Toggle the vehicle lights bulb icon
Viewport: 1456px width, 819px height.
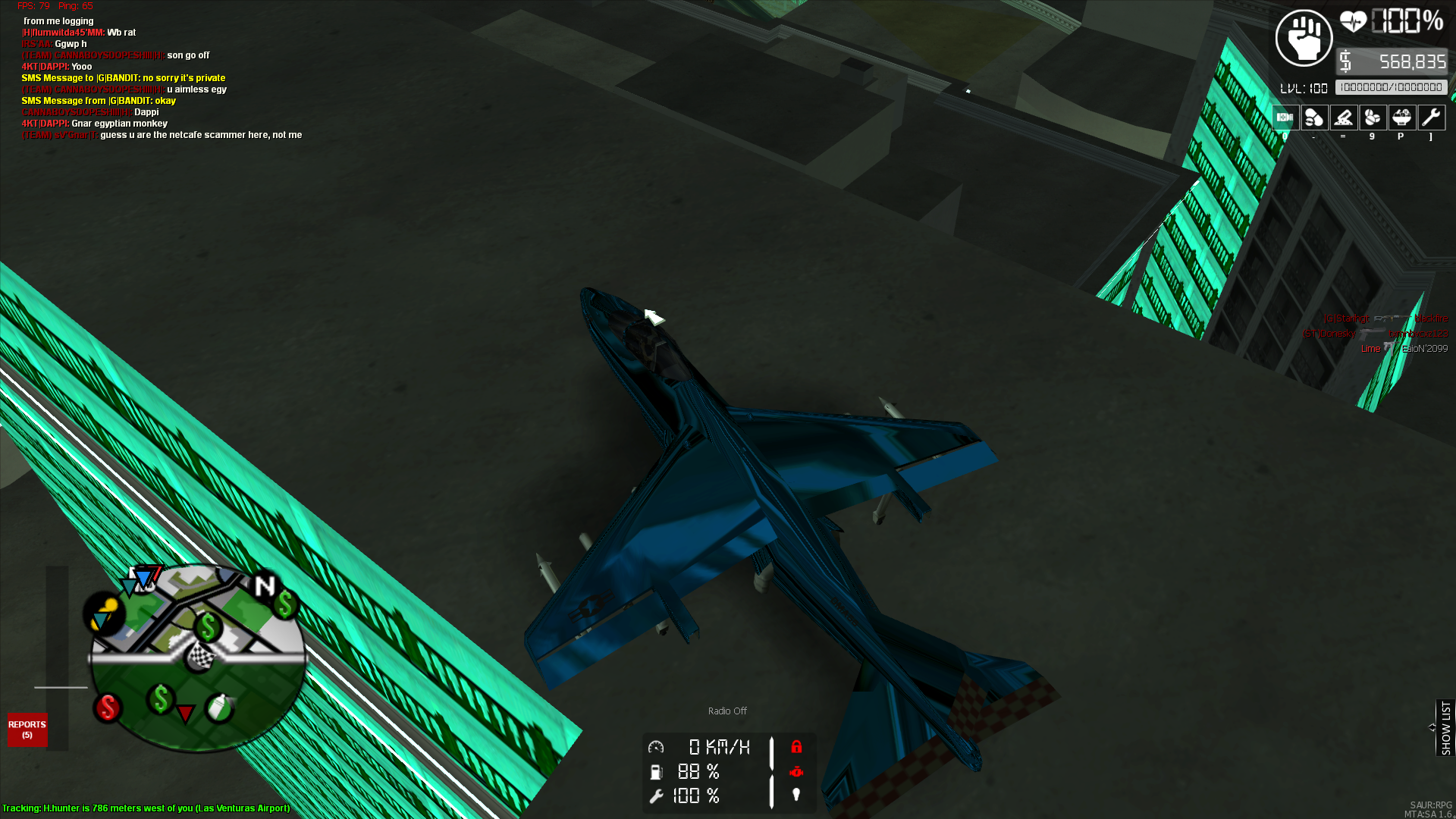(x=796, y=795)
